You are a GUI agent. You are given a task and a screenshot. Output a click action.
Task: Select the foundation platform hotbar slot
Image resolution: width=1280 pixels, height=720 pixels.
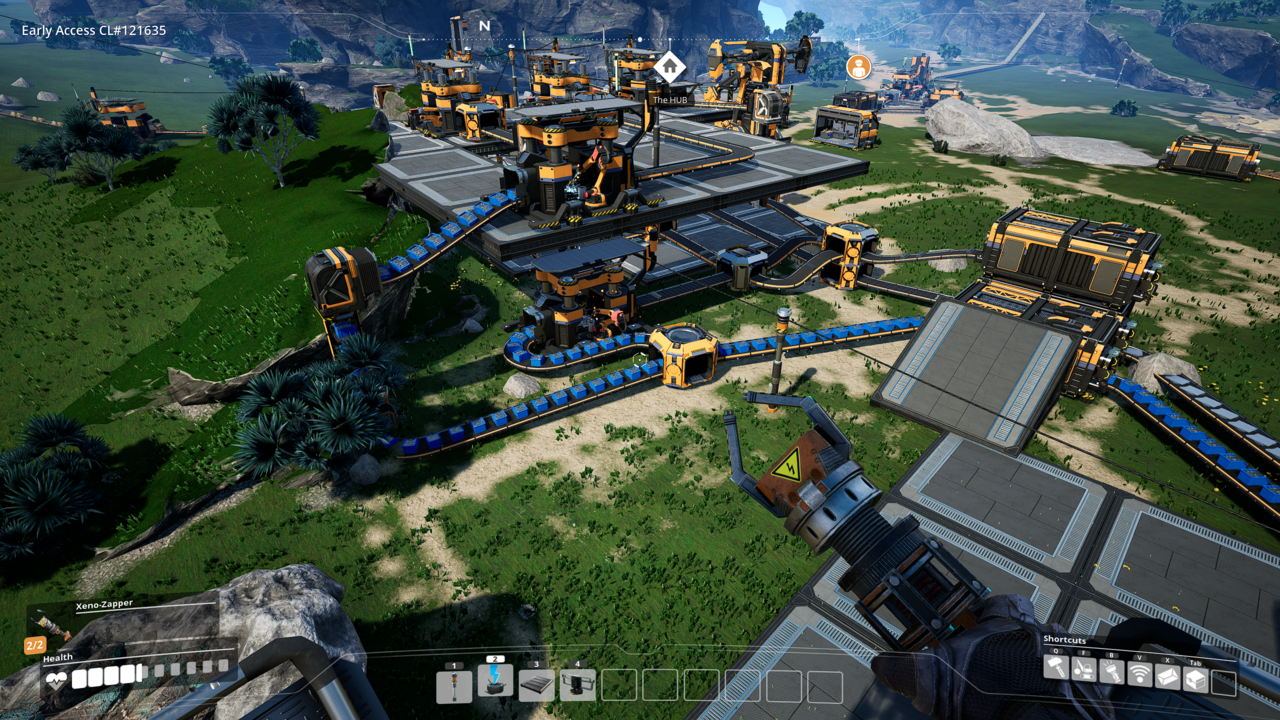tap(536, 685)
